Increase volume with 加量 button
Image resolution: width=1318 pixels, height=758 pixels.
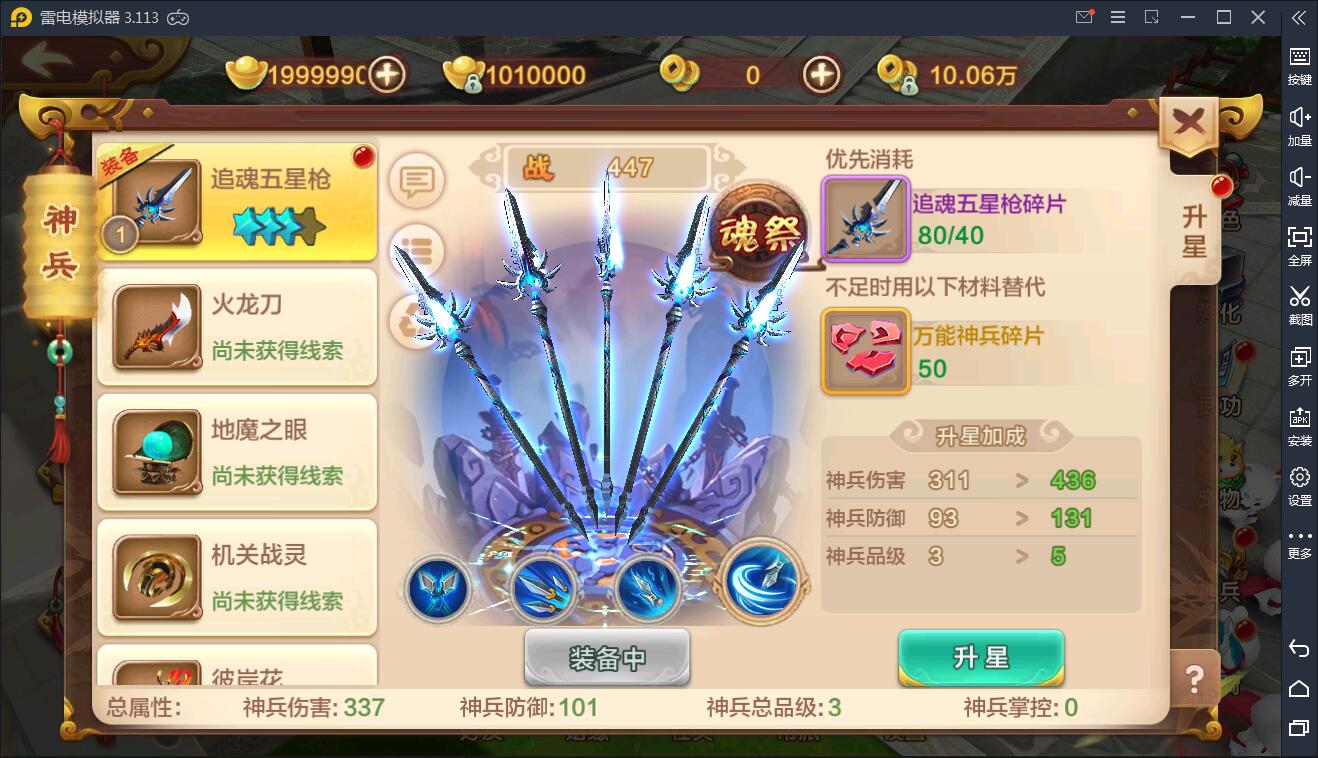tap(1299, 125)
